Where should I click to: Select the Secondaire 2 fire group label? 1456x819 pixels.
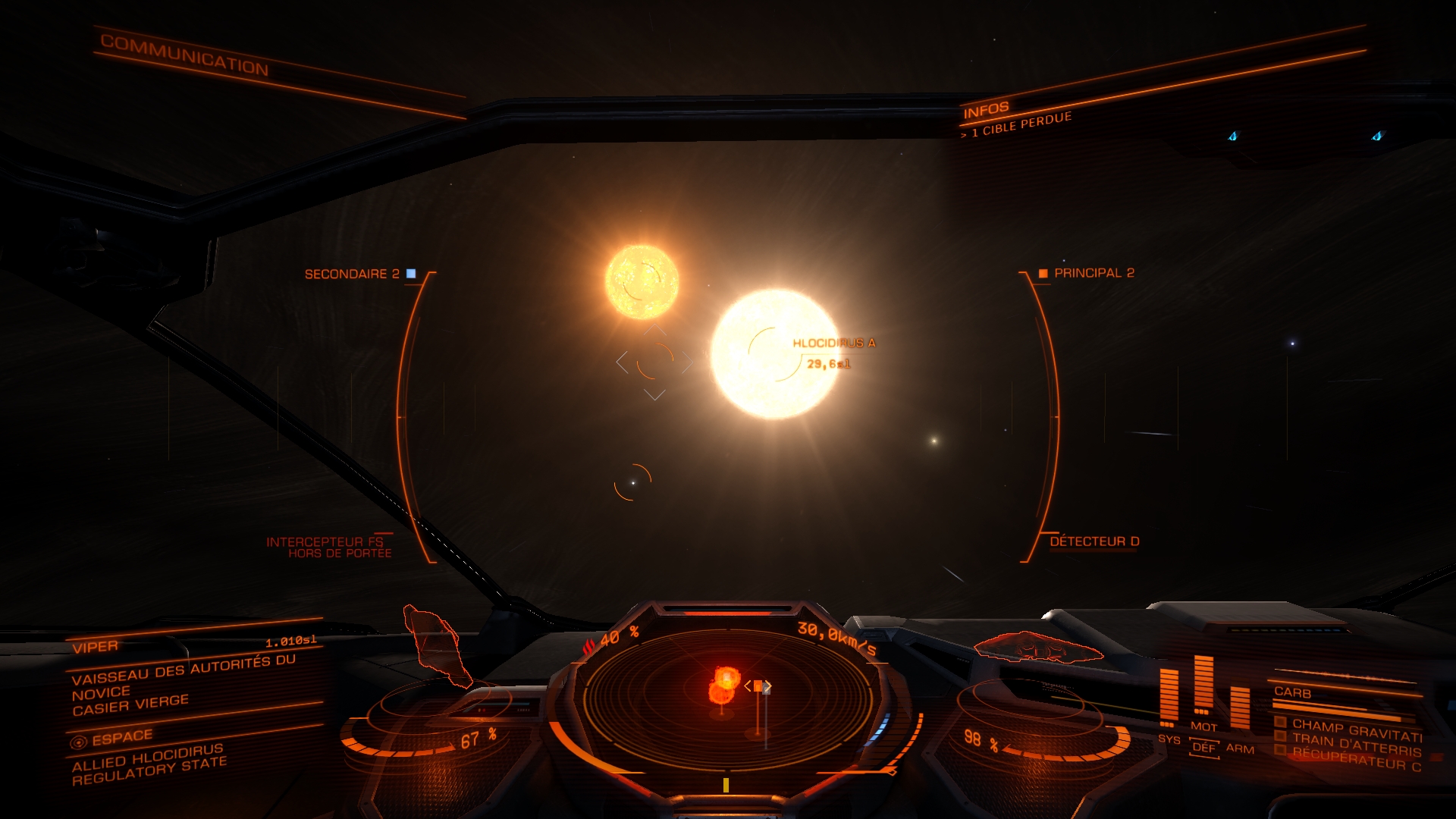352,274
